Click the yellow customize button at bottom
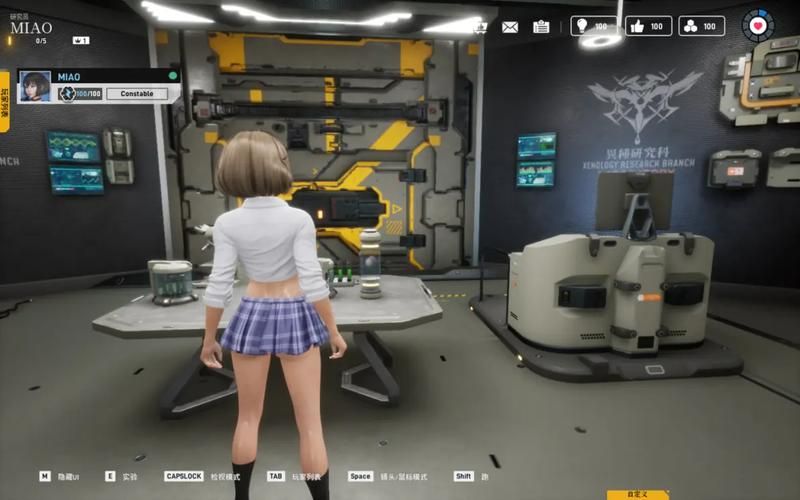 [638, 494]
